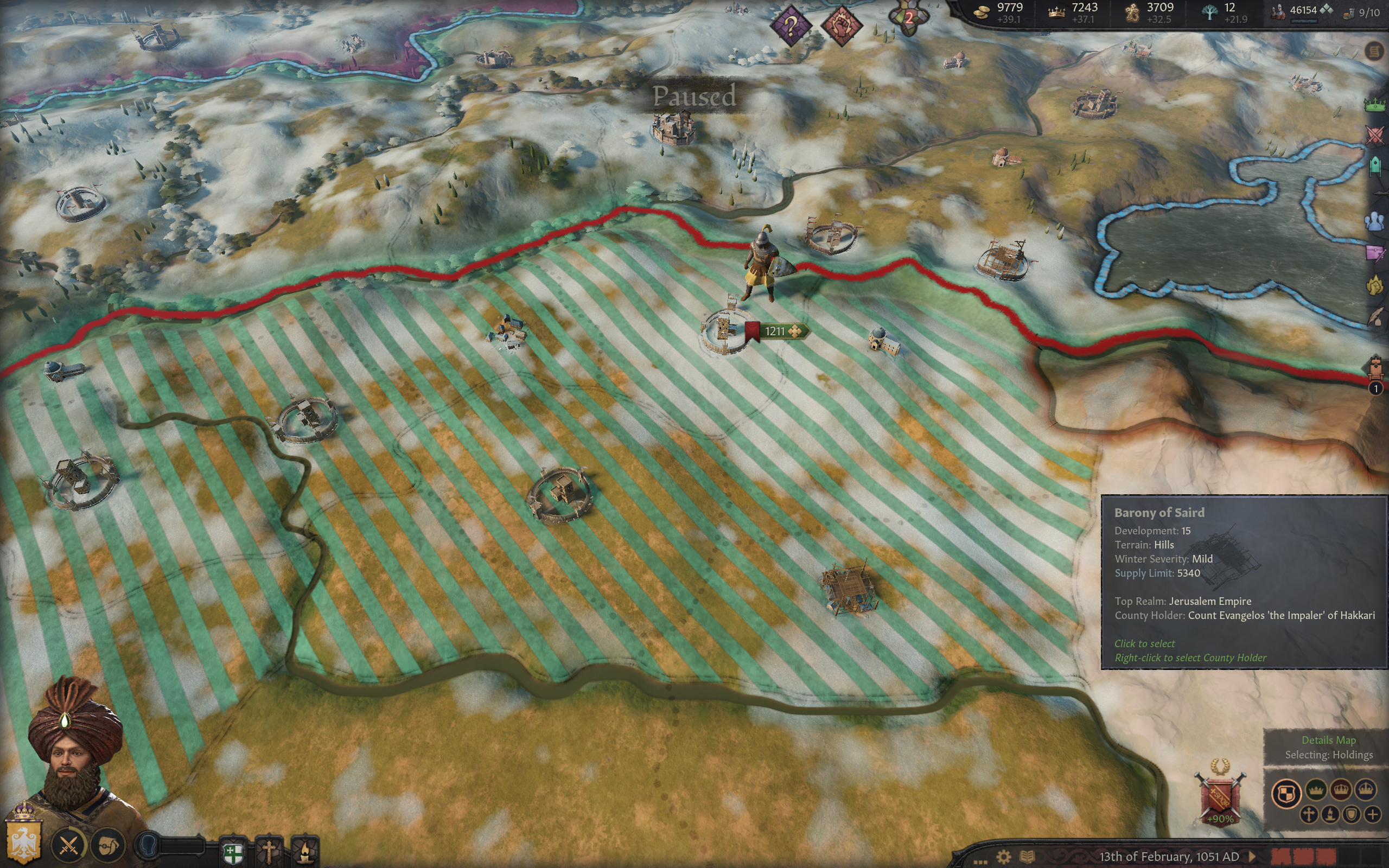Open the player ruler's character portrait

pyautogui.click(x=75, y=746)
